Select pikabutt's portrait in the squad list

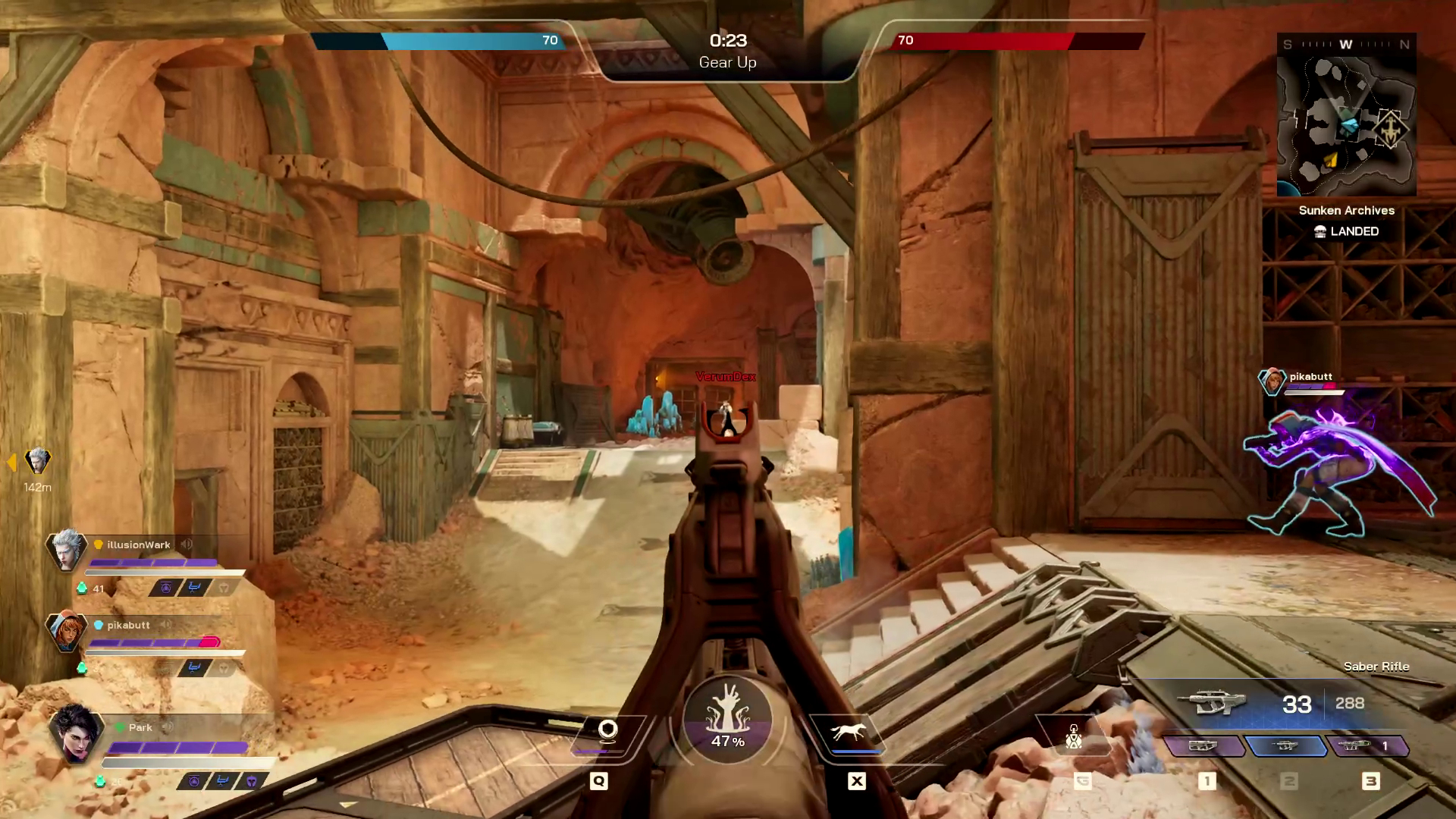point(66,629)
